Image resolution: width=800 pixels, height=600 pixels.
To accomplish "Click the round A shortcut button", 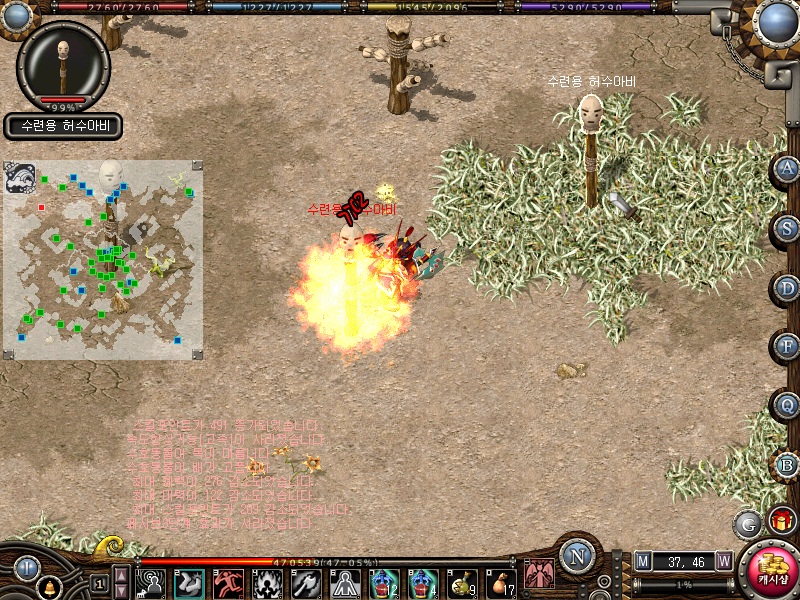I will pos(788,169).
